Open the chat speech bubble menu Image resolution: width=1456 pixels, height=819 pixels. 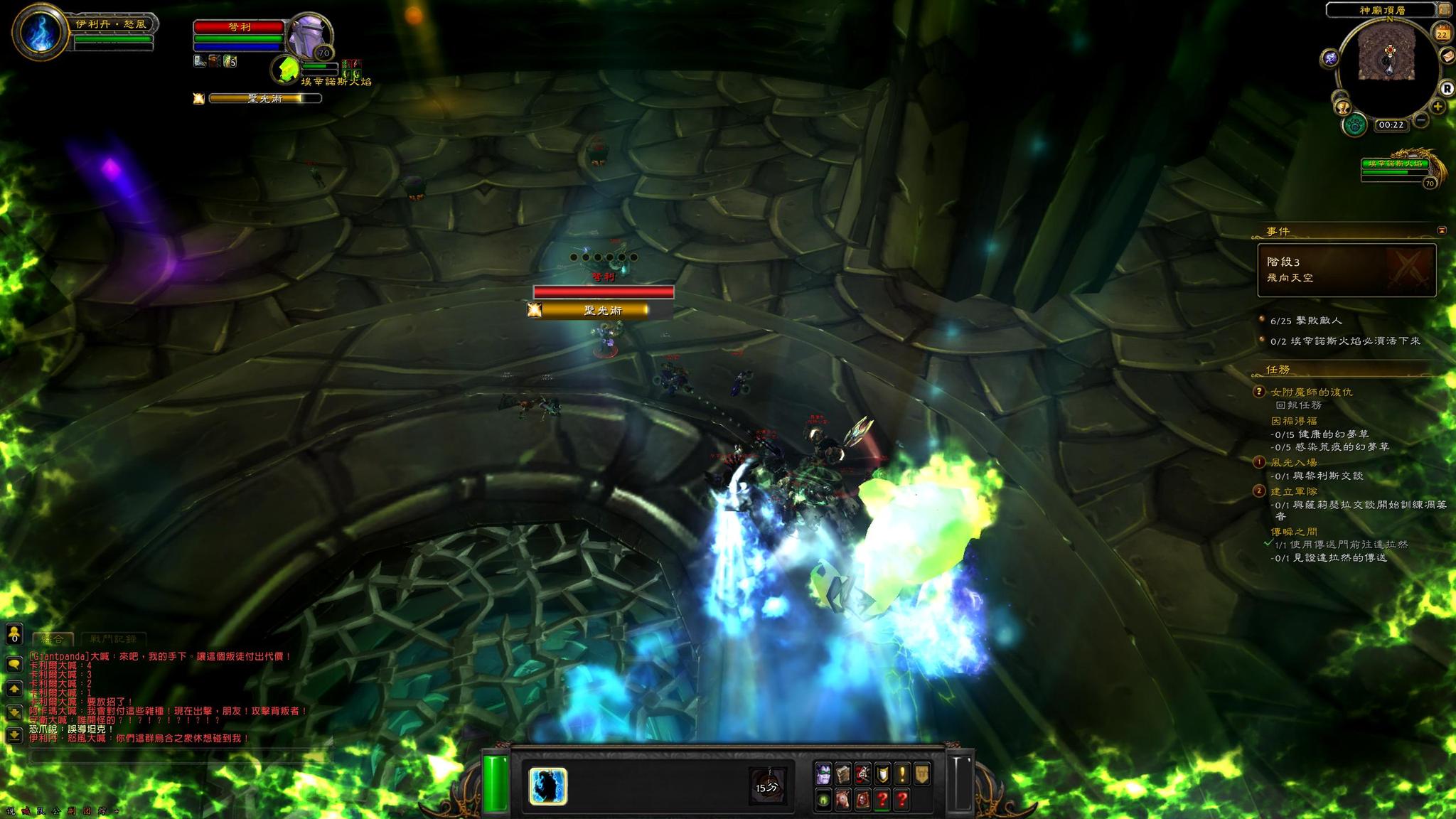pos(14,664)
